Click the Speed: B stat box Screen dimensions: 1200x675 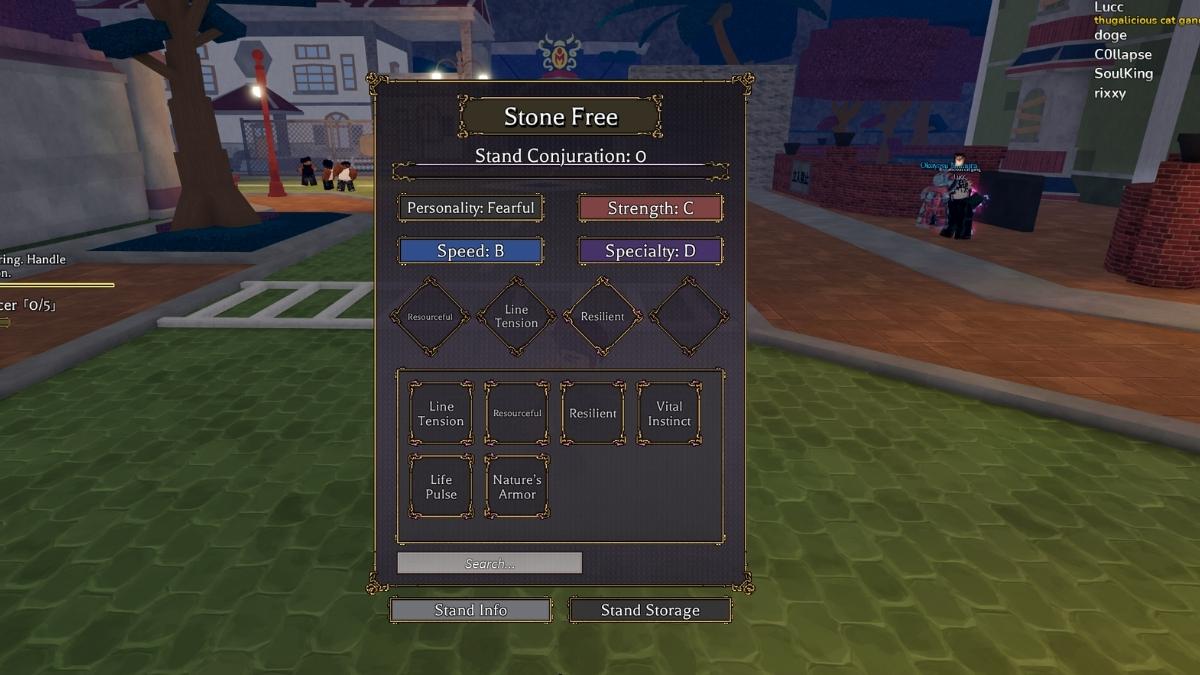pos(470,251)
